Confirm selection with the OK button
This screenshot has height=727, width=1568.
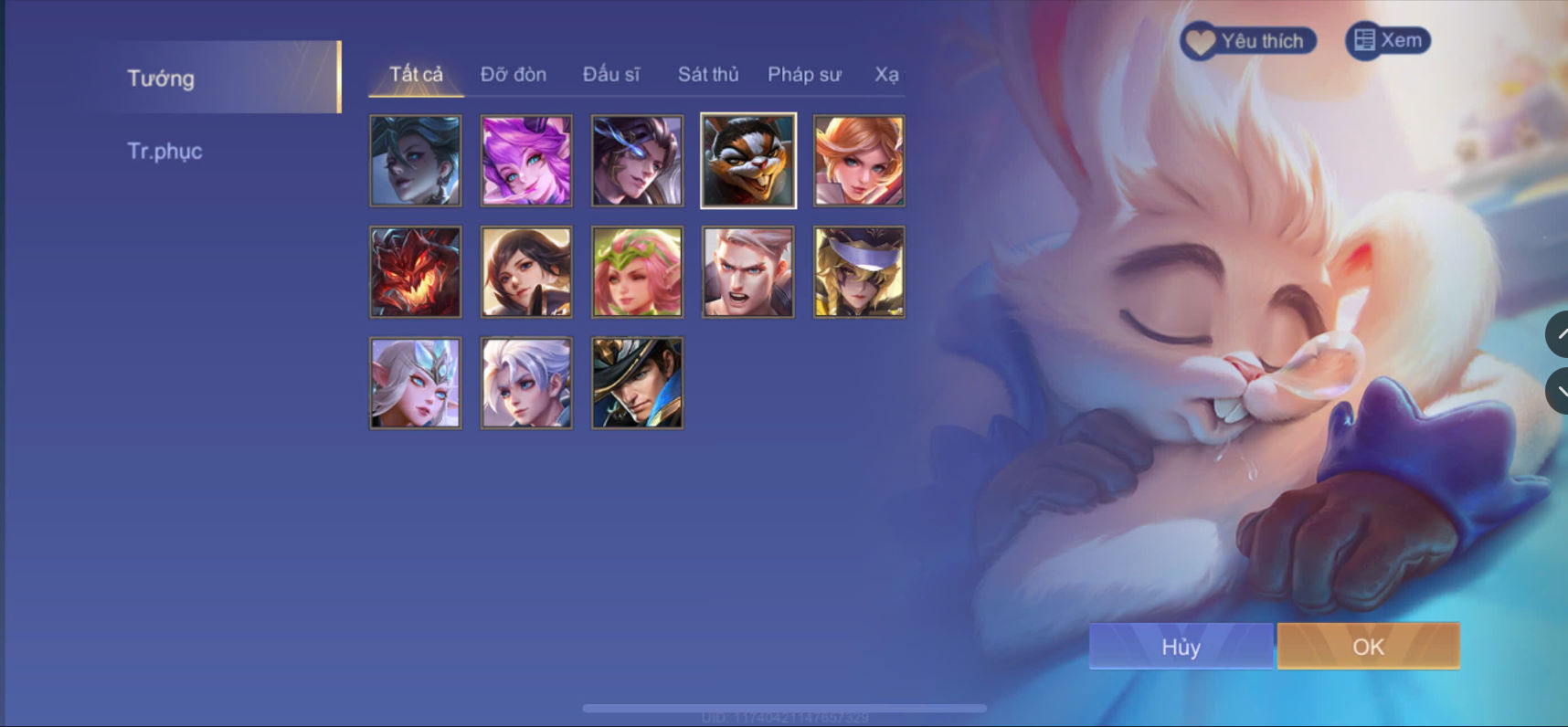coord(1367,646)
